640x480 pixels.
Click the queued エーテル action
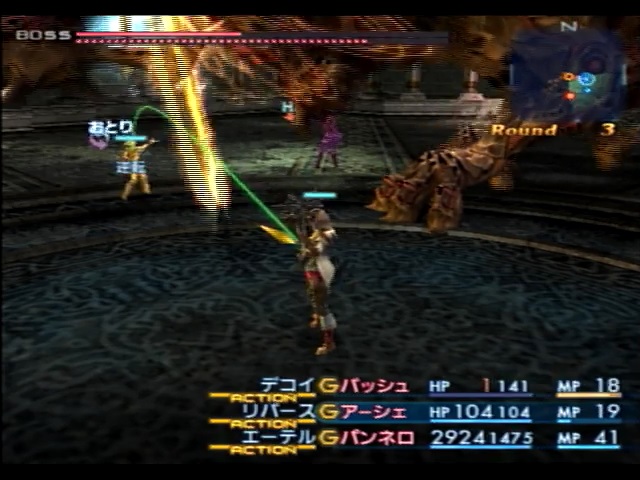pyautogui.click(x=280, y=437)
